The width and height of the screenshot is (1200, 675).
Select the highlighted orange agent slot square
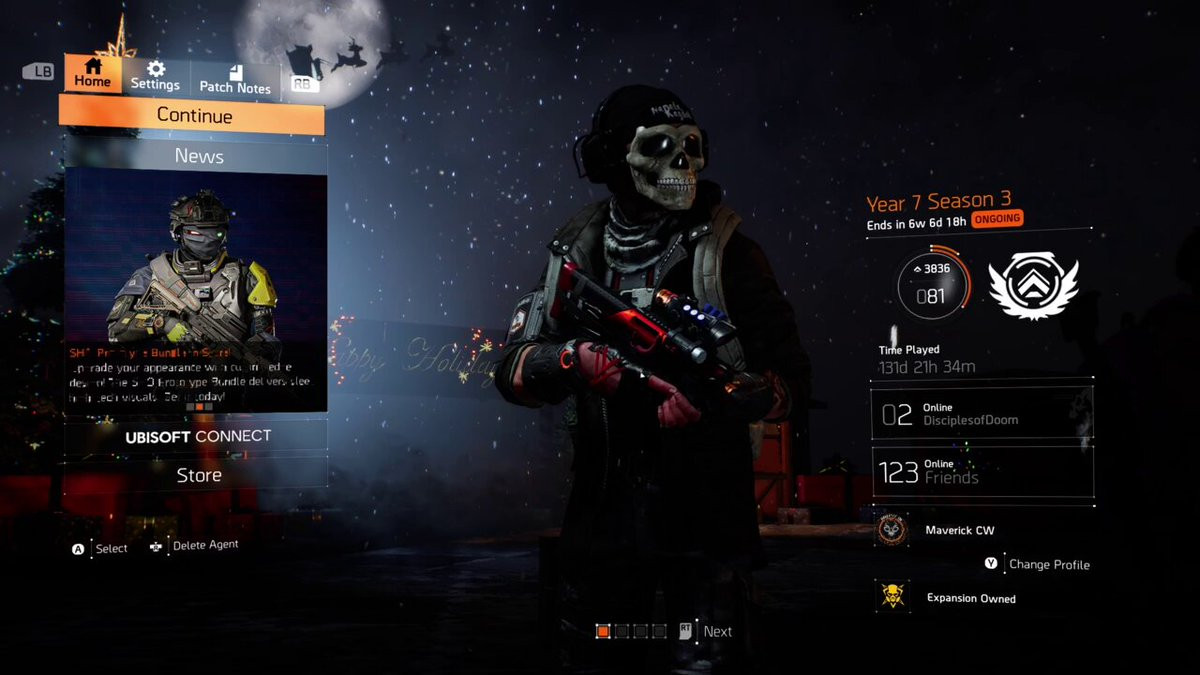[603, 631]
